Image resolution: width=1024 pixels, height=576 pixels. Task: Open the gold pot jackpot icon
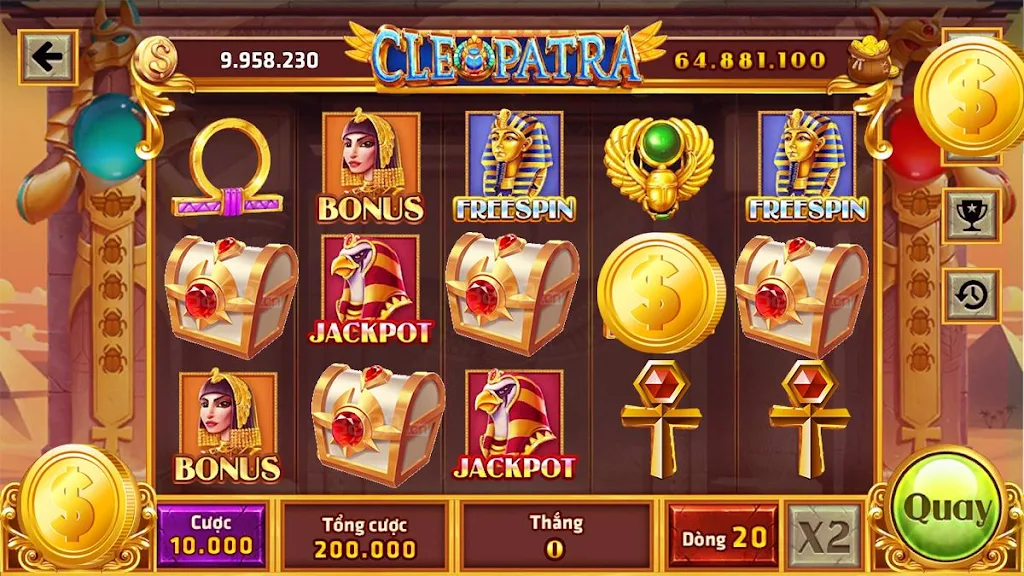tap(871, 58)
